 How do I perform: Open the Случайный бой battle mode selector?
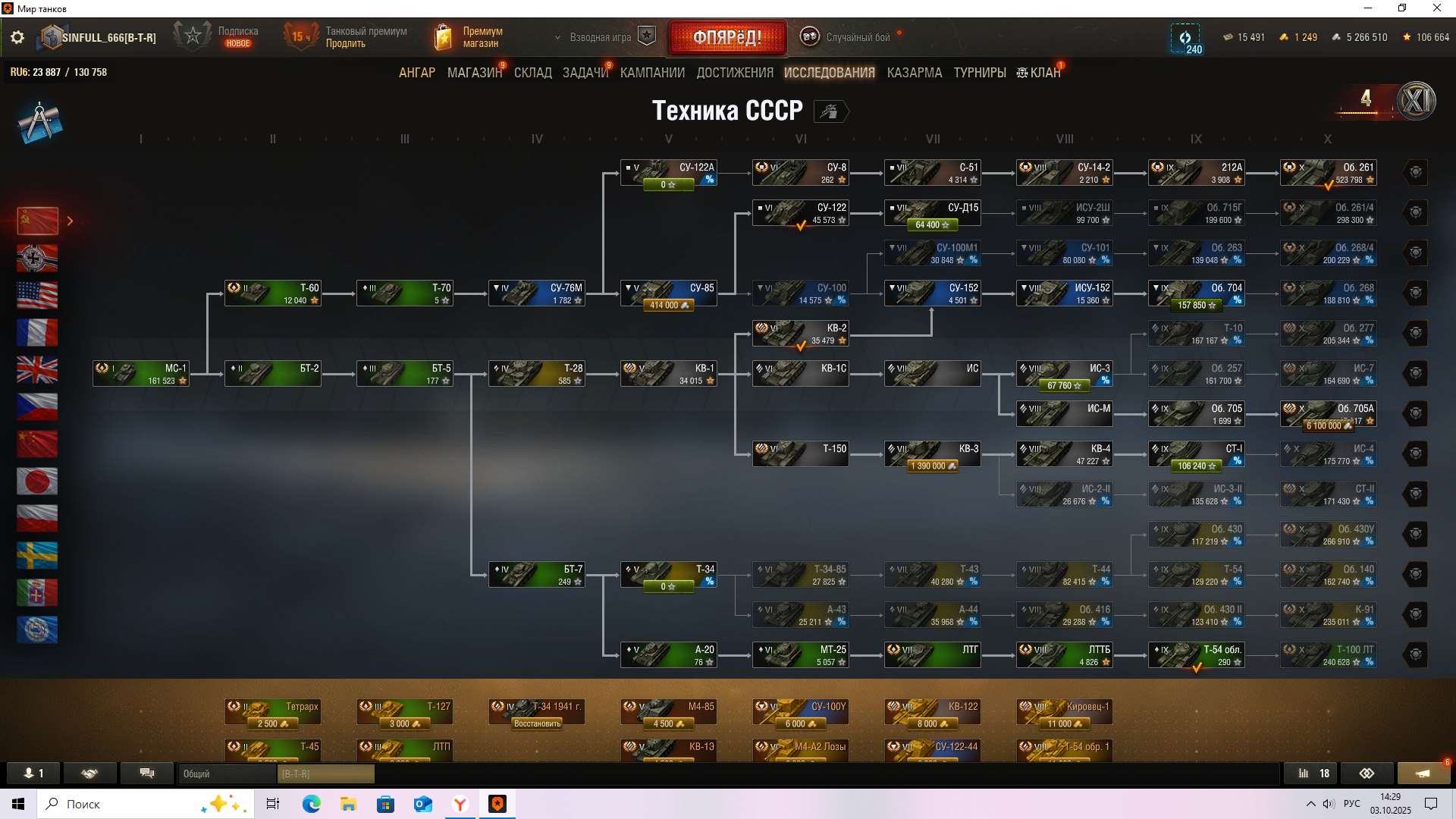(849, 37)
